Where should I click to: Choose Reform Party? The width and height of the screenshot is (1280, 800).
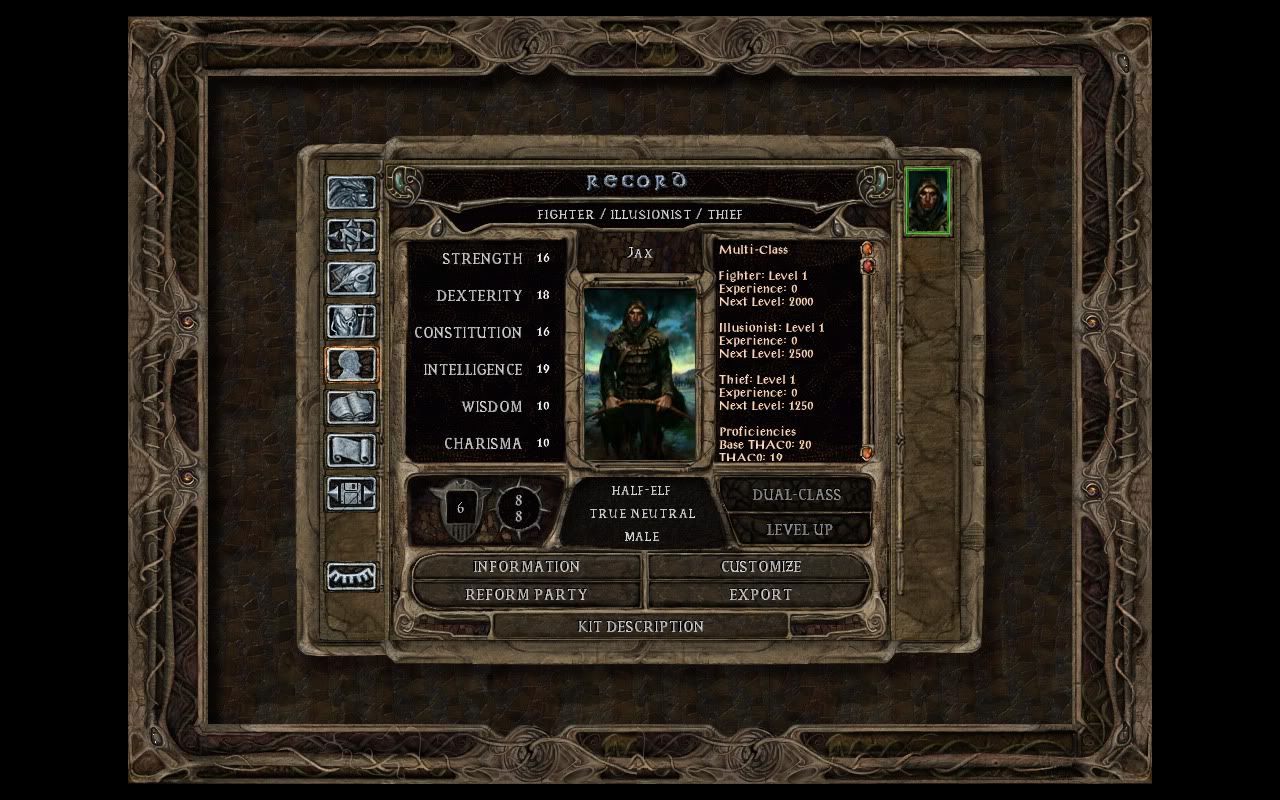[526, 594]
